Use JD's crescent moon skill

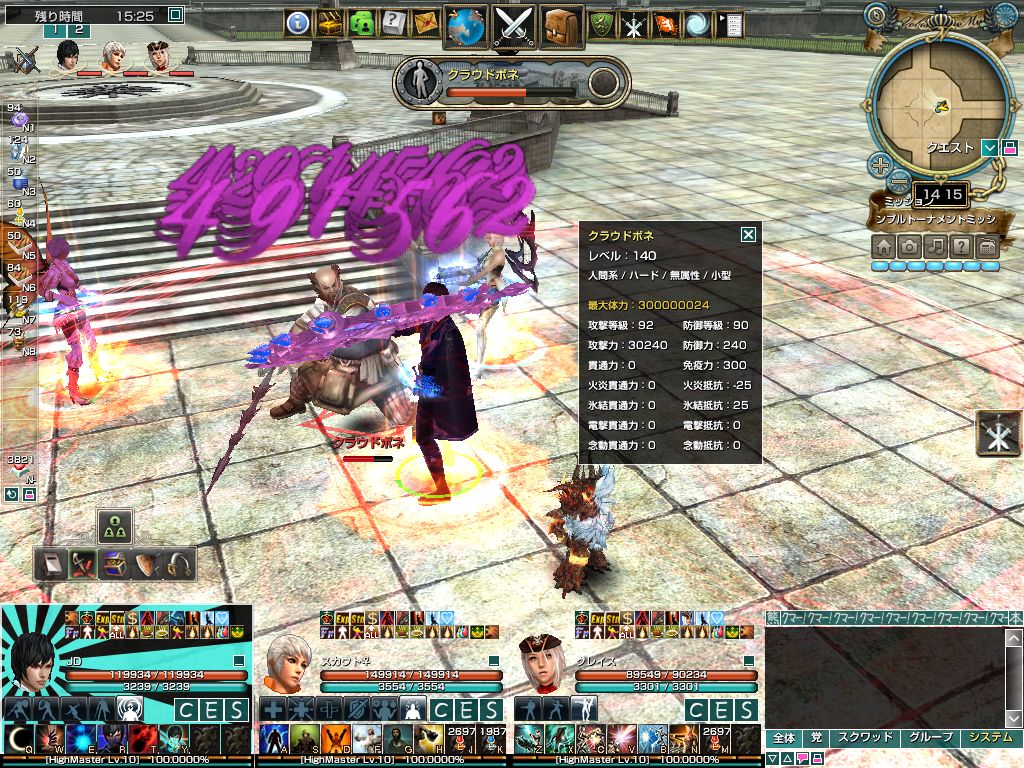(18, 739)
